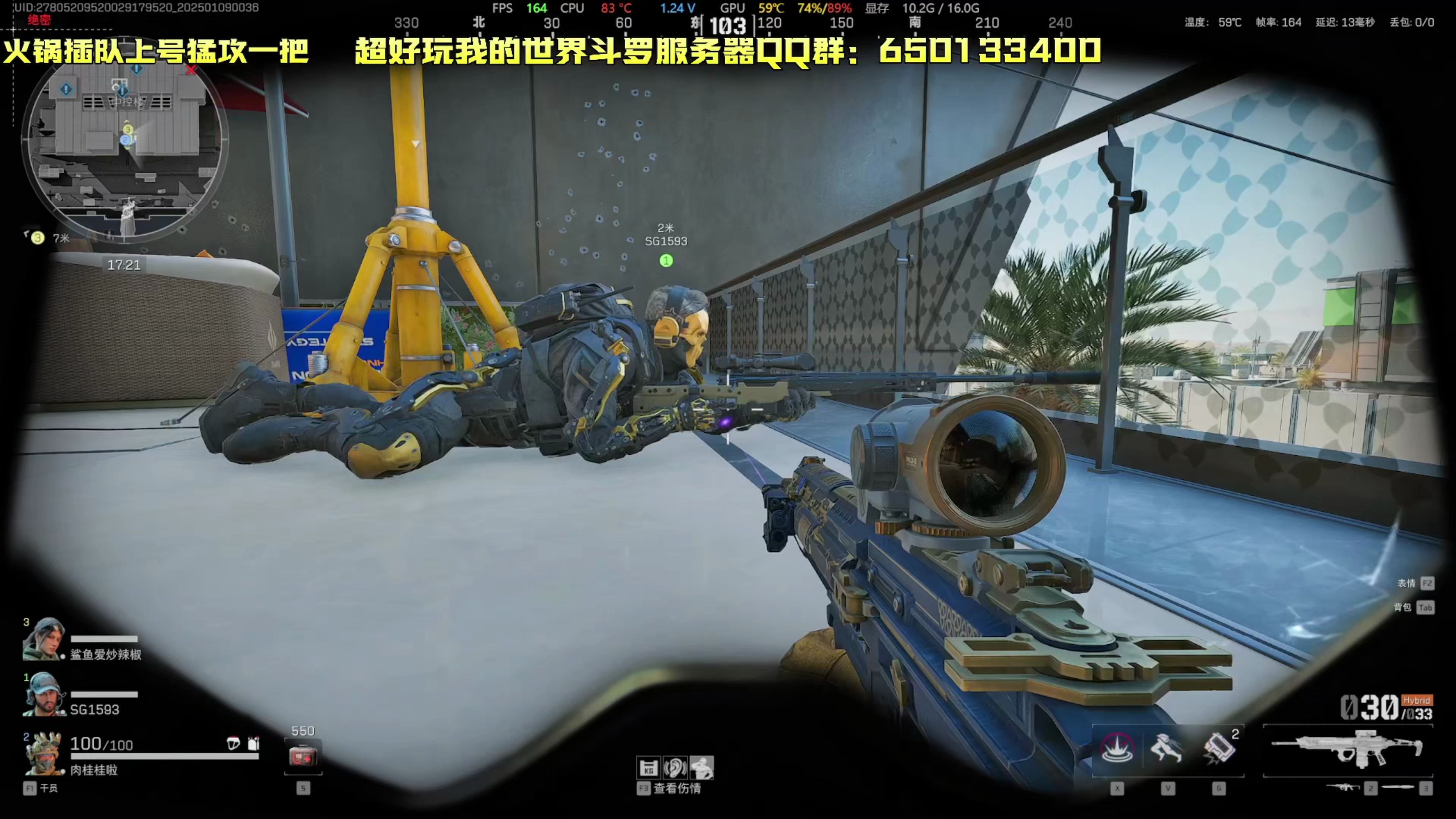
Task: Click the KG weight status icon near F3
Action: 648,767
